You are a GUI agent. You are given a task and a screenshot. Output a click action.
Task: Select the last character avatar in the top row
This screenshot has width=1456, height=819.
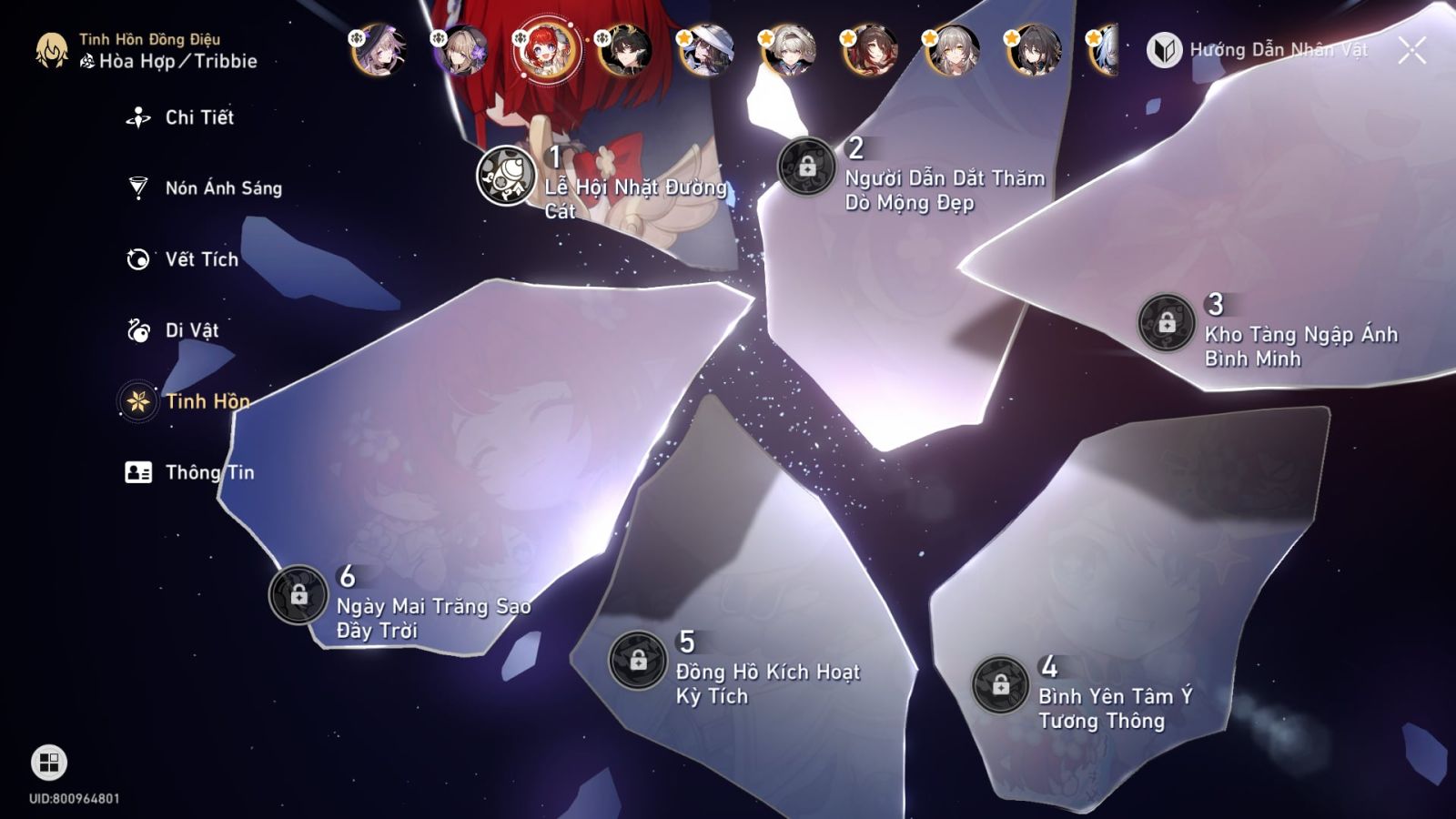[x=1107, y=52]
